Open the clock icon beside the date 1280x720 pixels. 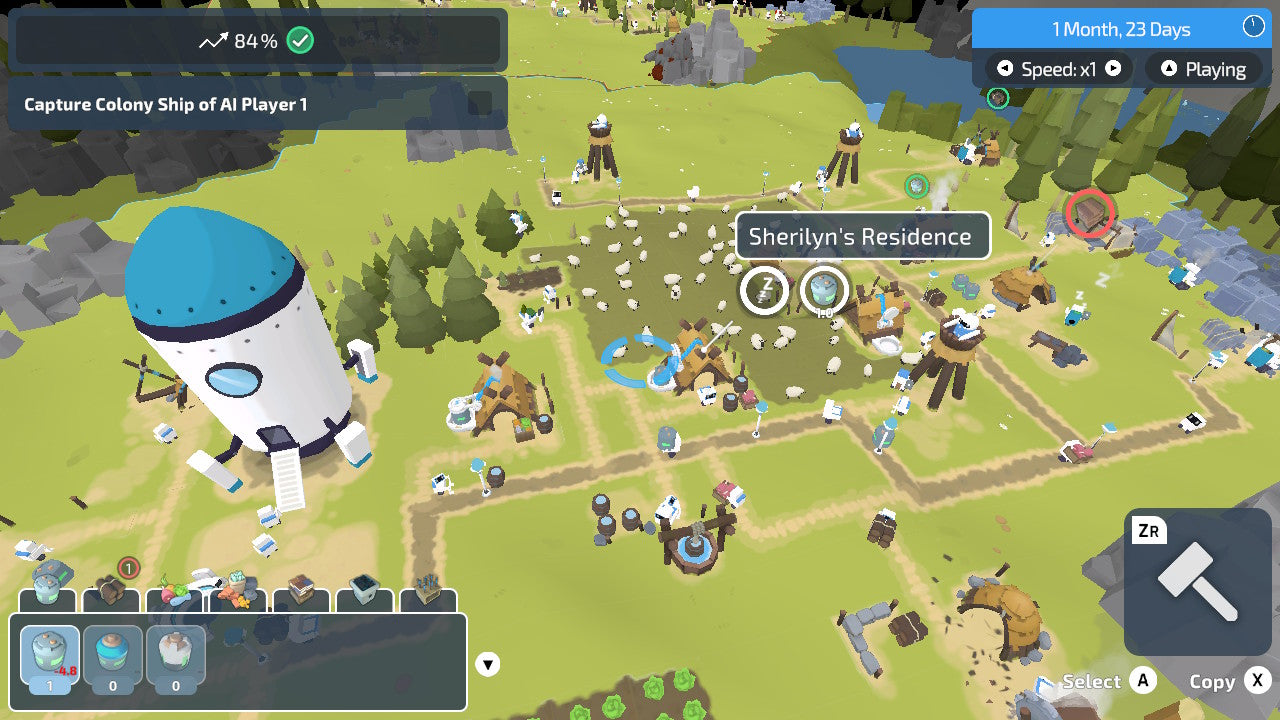(1253, 27)
